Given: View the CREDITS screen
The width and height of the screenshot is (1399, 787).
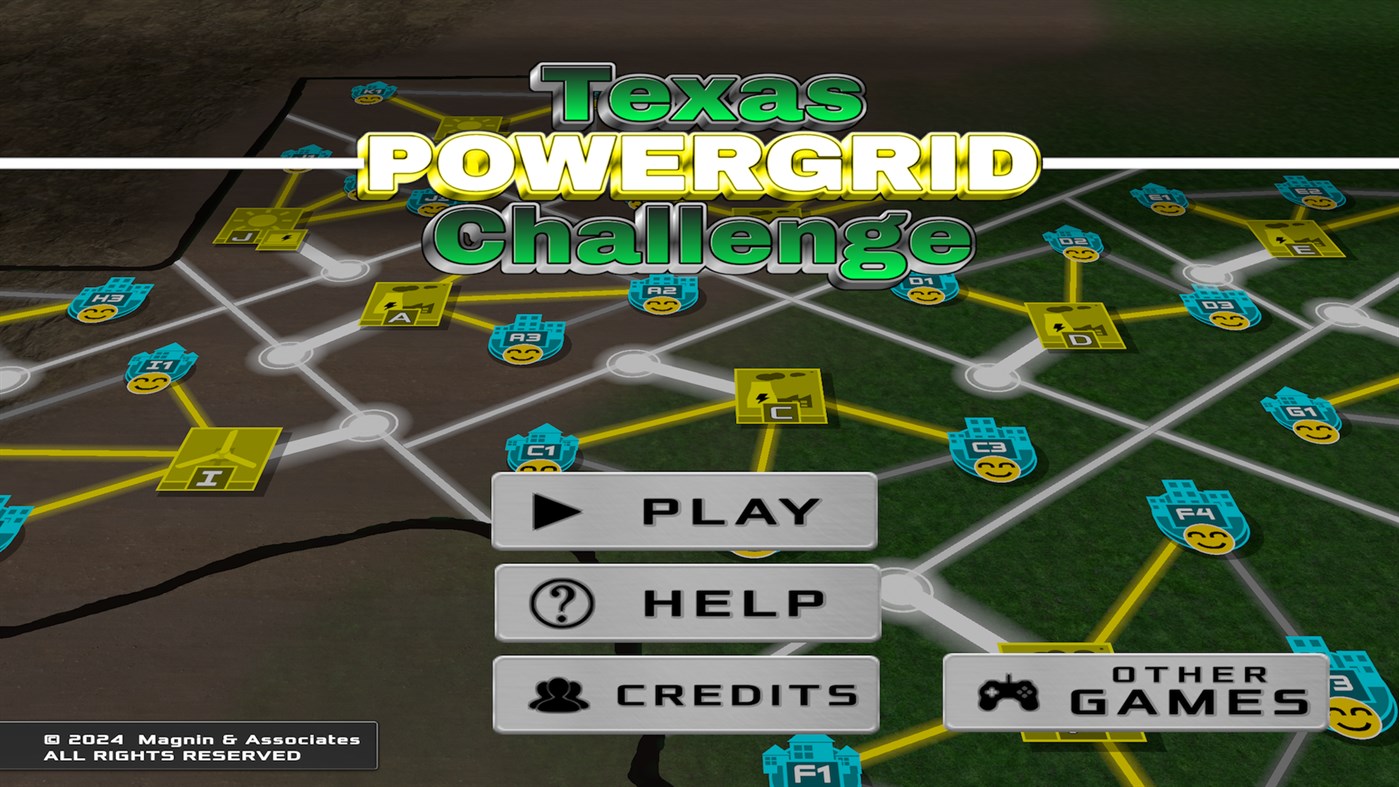Looking at the screenshot, I should pos(686,692).
